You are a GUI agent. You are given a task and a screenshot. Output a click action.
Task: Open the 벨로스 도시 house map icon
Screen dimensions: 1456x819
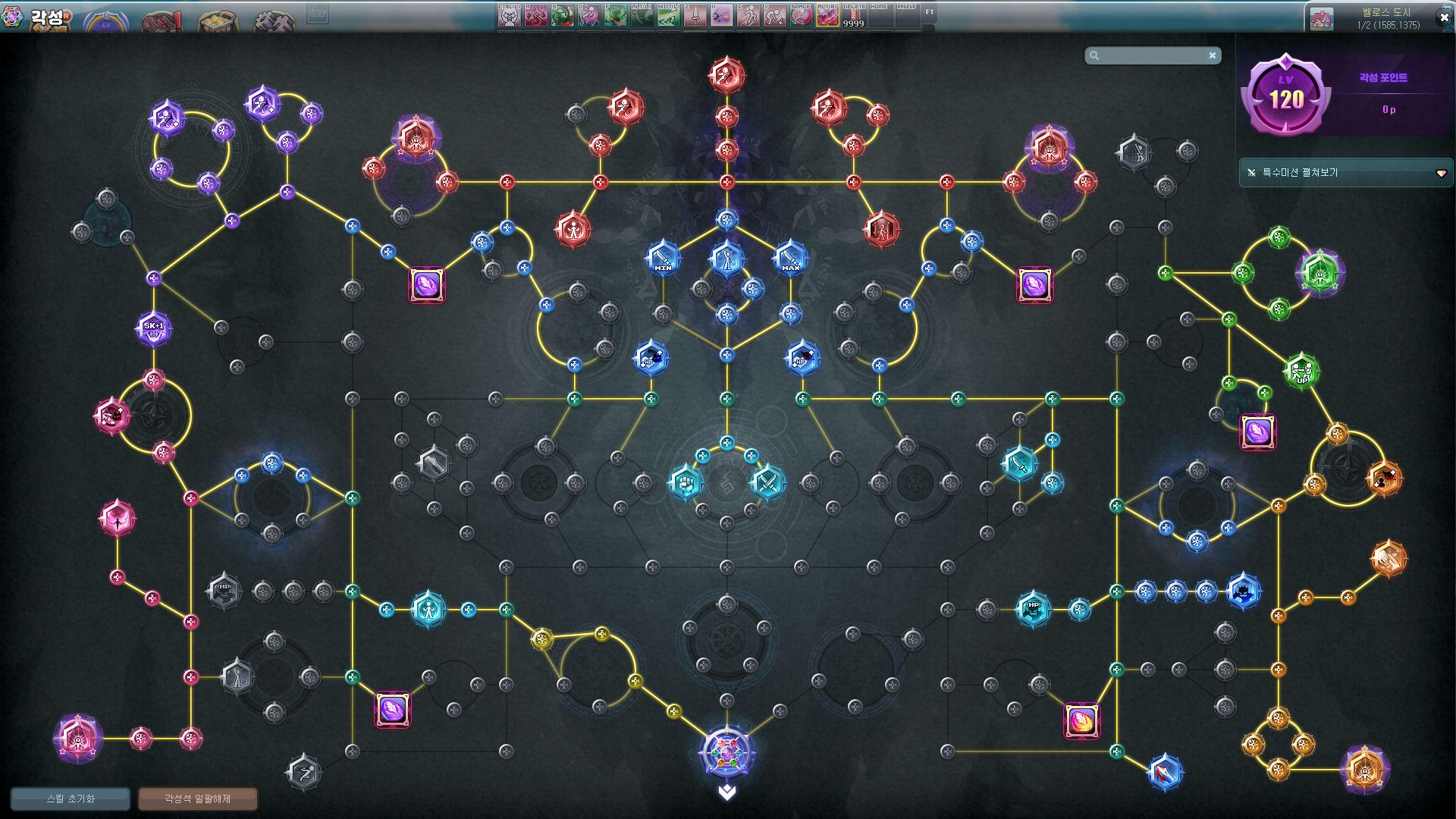(x=1321, y=19)
